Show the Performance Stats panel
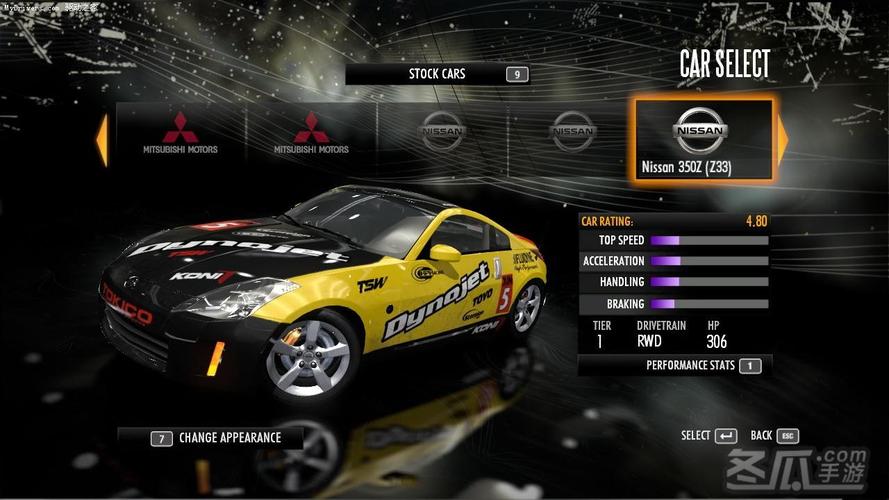The width and height of the screenshot is (889, 500). 703,366
